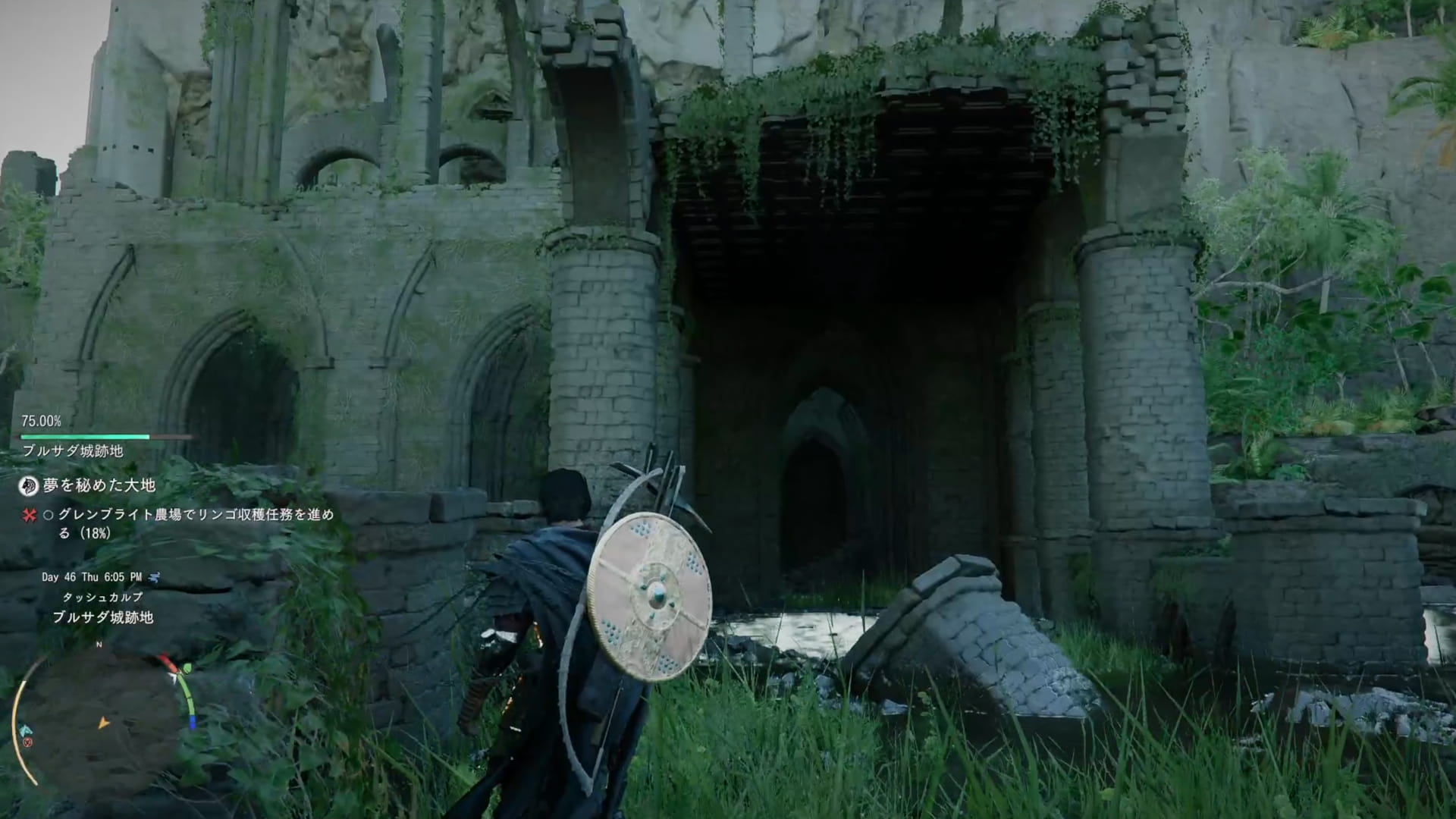The width and height of the screenshot is (1456, 819).
Task: Select the 夢を秘めた大地 quest tracker title
Action: tap(99, 485)
